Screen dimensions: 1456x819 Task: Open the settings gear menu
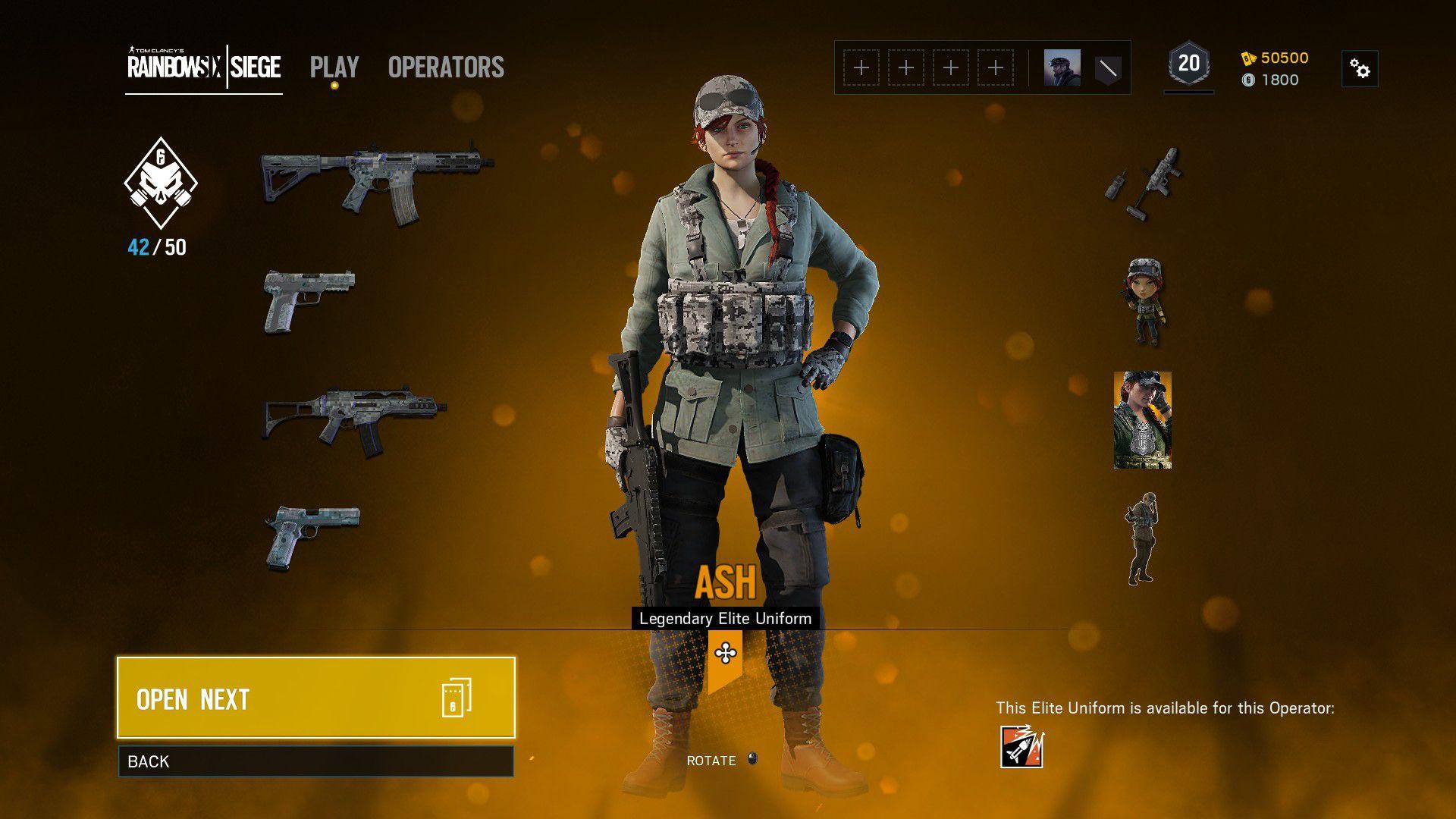pos(1360,69)
